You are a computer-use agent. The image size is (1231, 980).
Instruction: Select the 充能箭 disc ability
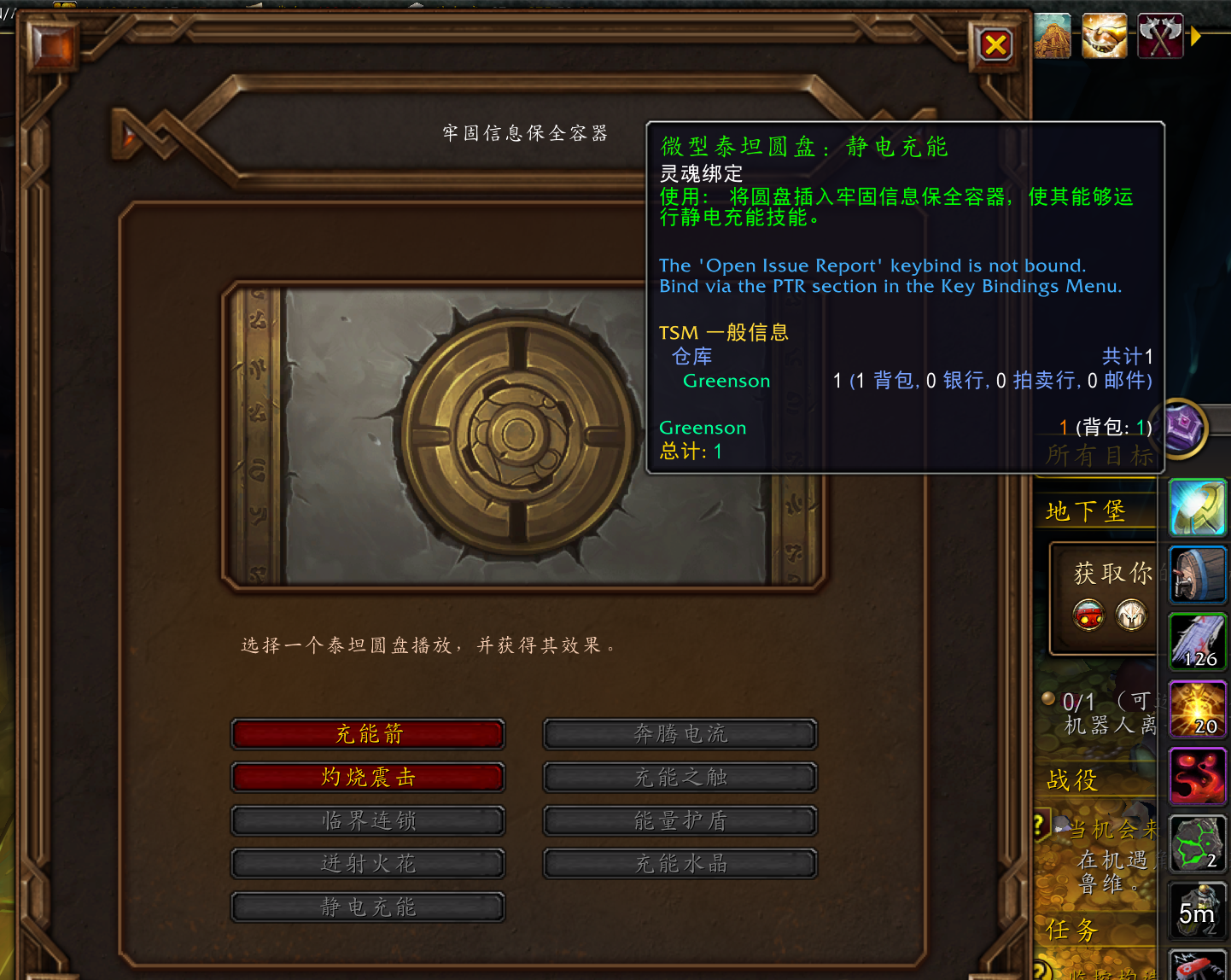pos(367,734)
